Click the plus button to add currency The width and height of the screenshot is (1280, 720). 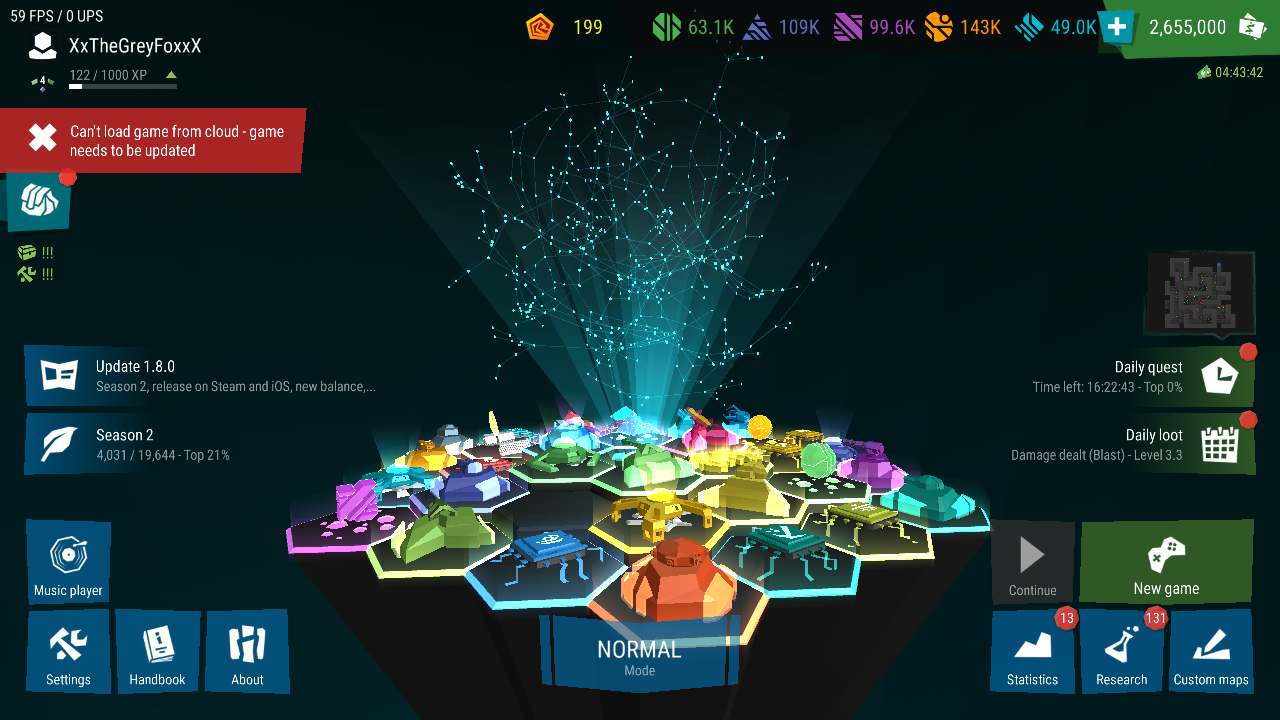(1116, 27)
